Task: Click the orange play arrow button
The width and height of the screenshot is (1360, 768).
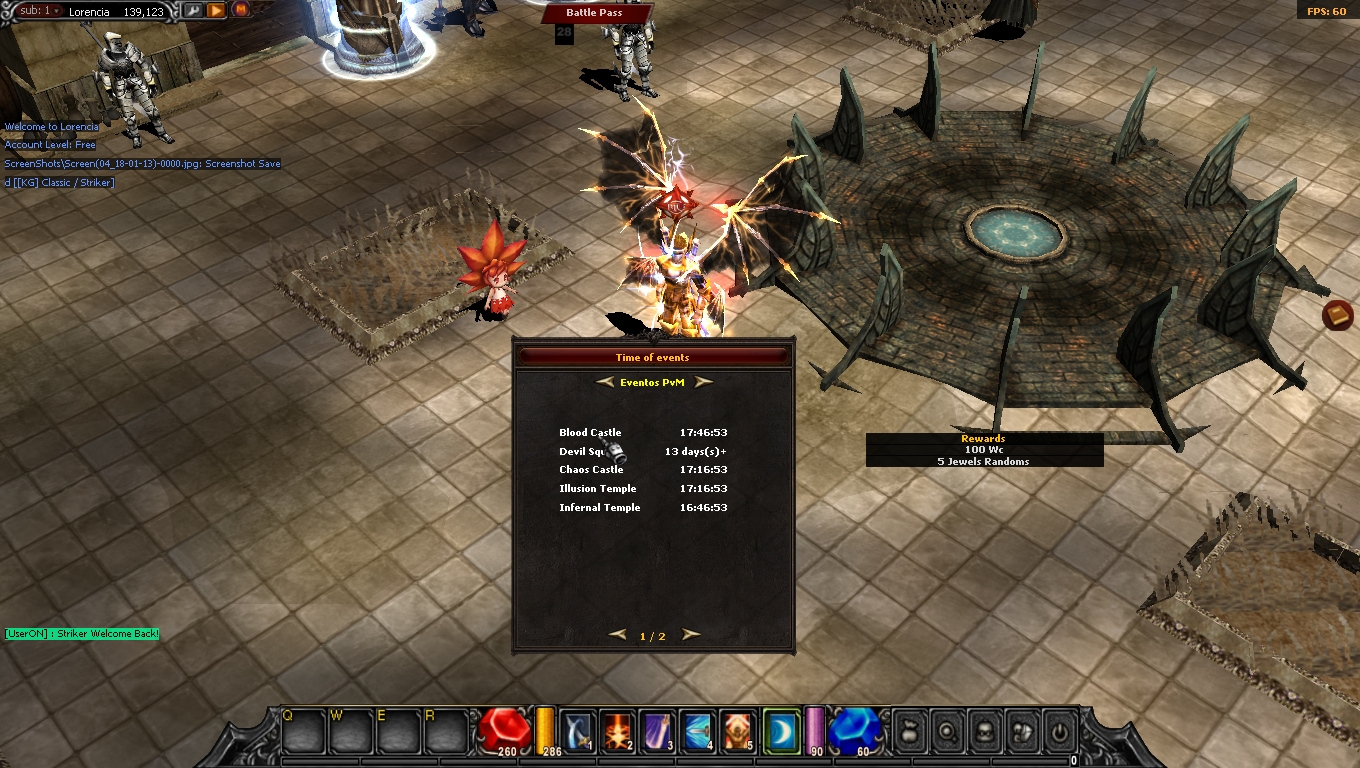Action: point(216,11)
